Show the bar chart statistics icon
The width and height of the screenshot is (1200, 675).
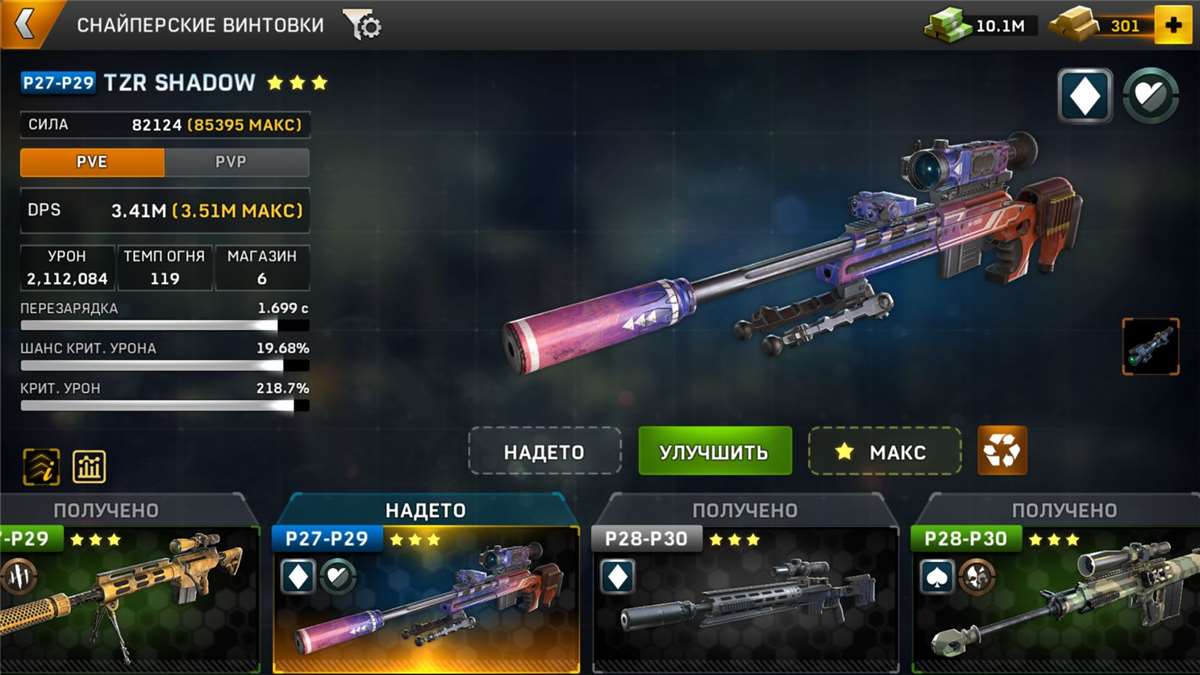click(90, 466)
